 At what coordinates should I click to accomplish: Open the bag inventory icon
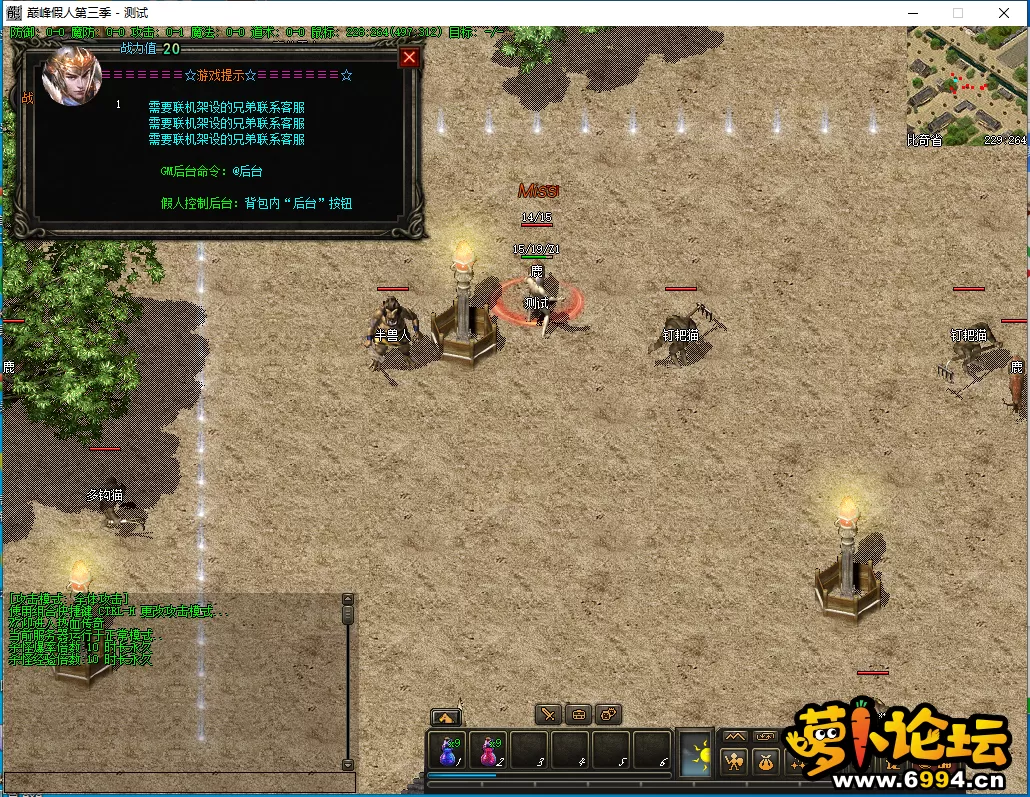coord(765,762)
